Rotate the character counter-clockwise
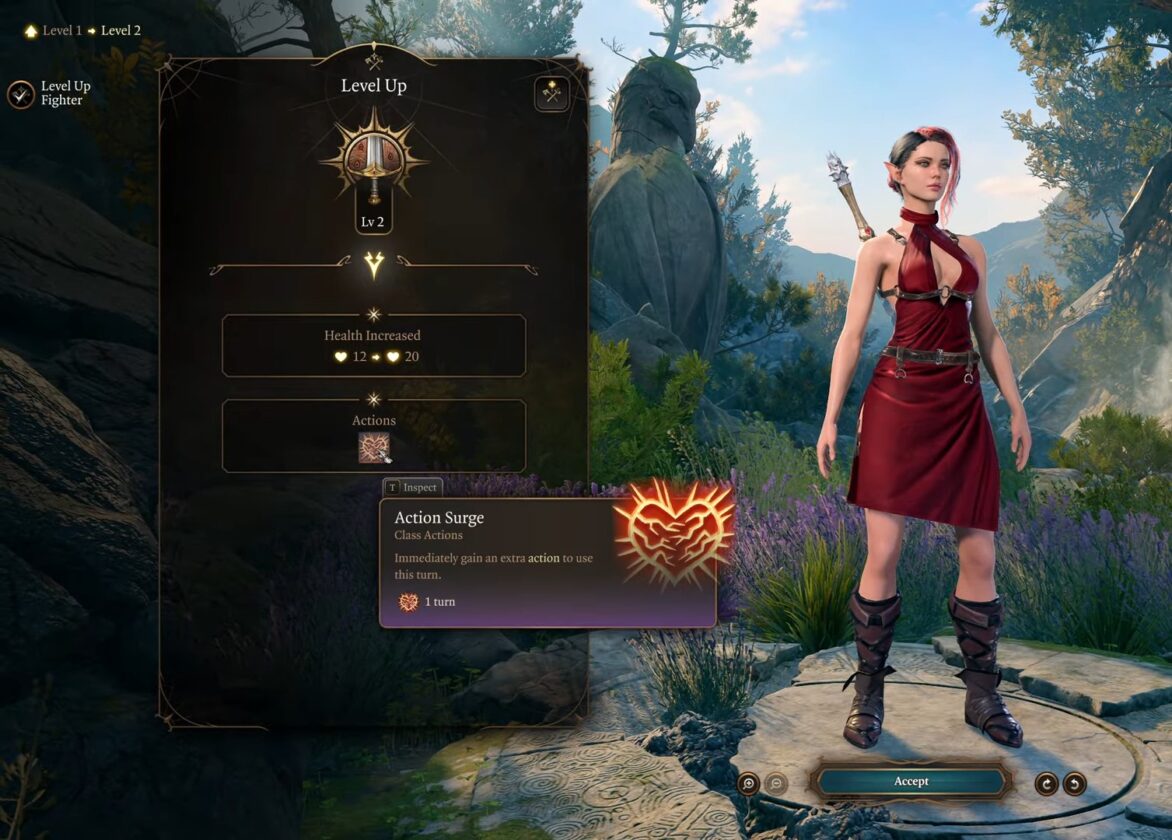Image resolution: width=1172 pixels, height=840 pixels. coord(1075,783)
